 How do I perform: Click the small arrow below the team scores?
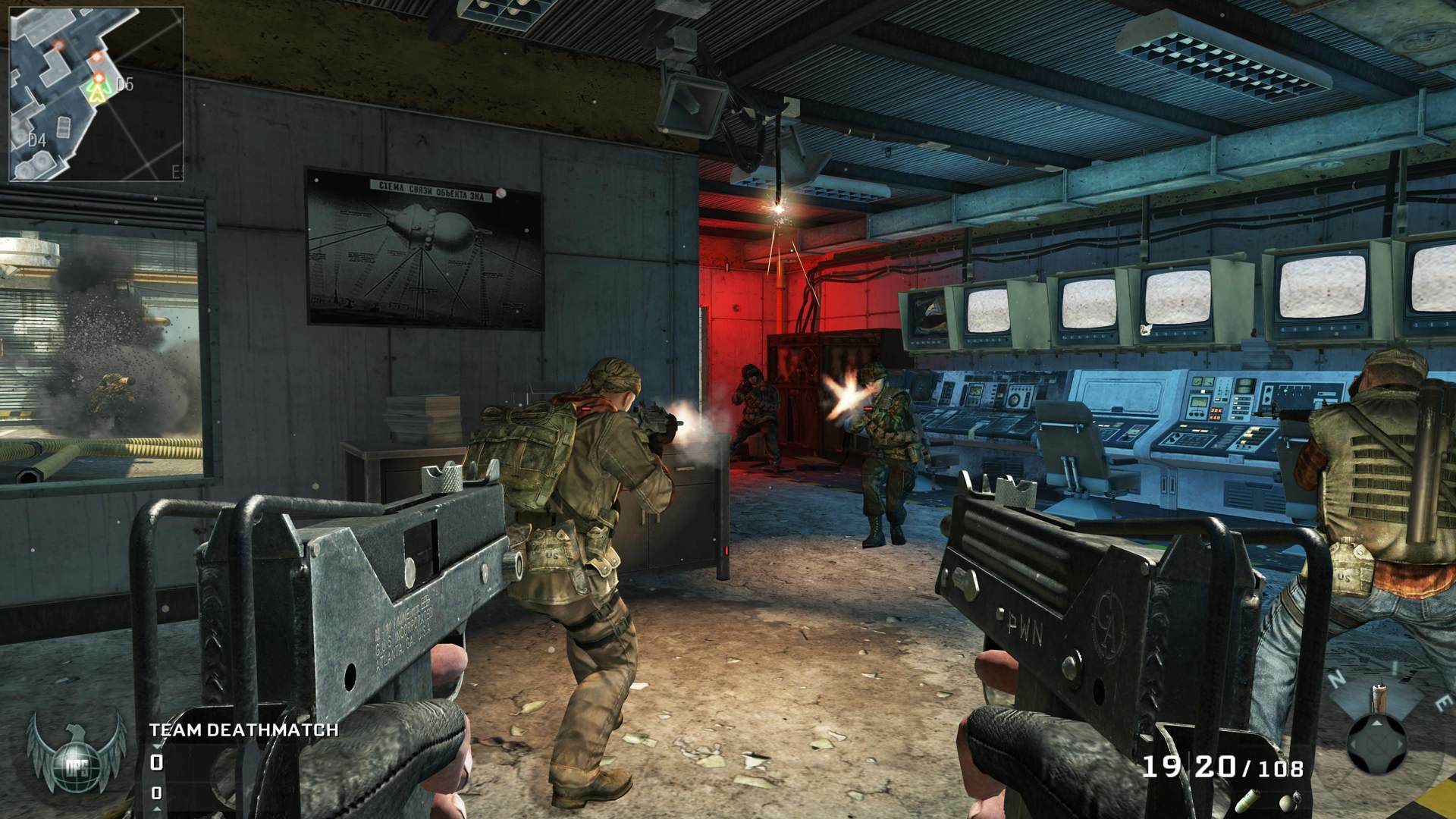(x=157, y=809)
